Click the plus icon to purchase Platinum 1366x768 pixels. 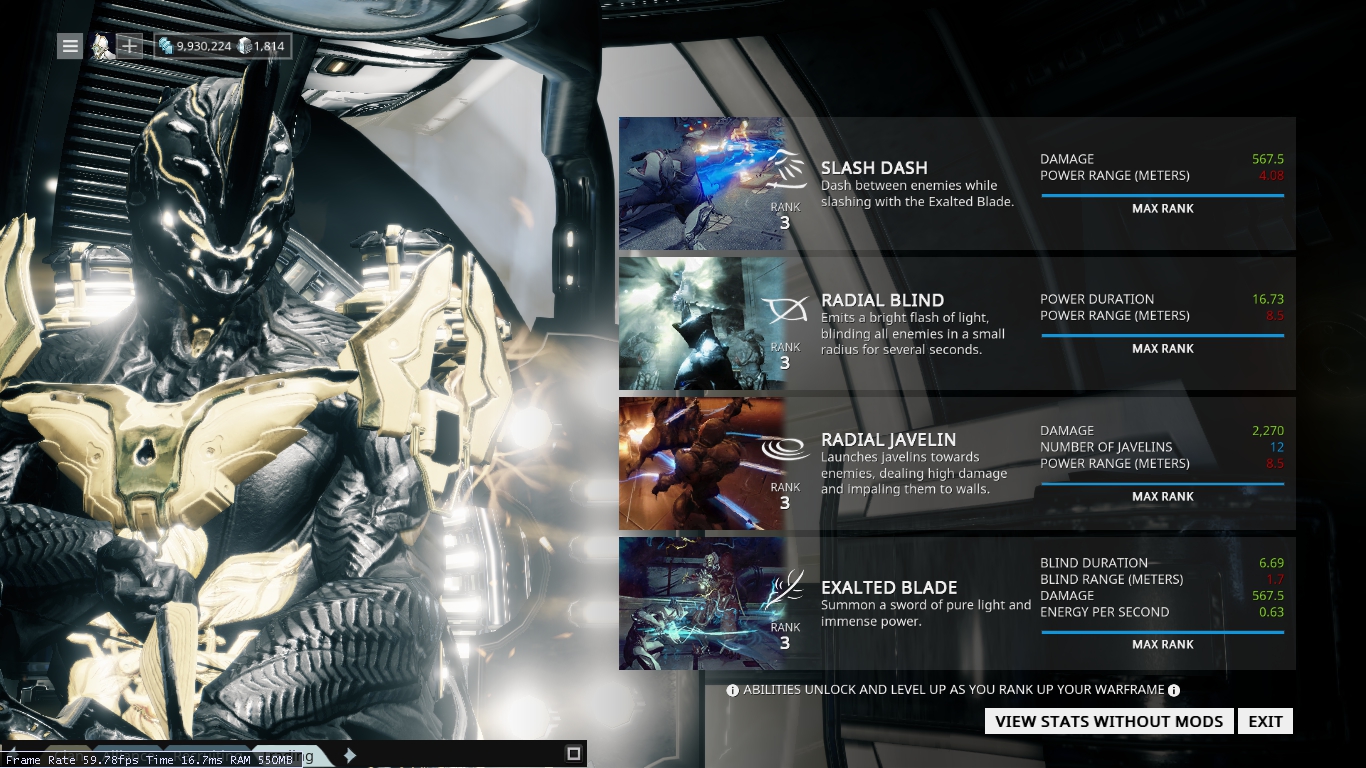coord(131,45)
